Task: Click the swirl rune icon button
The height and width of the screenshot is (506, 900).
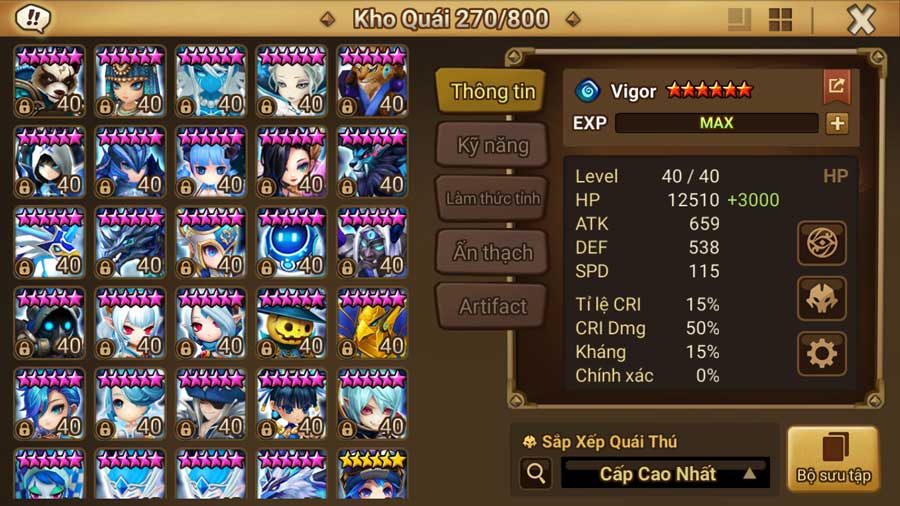Action: (822, 243)
